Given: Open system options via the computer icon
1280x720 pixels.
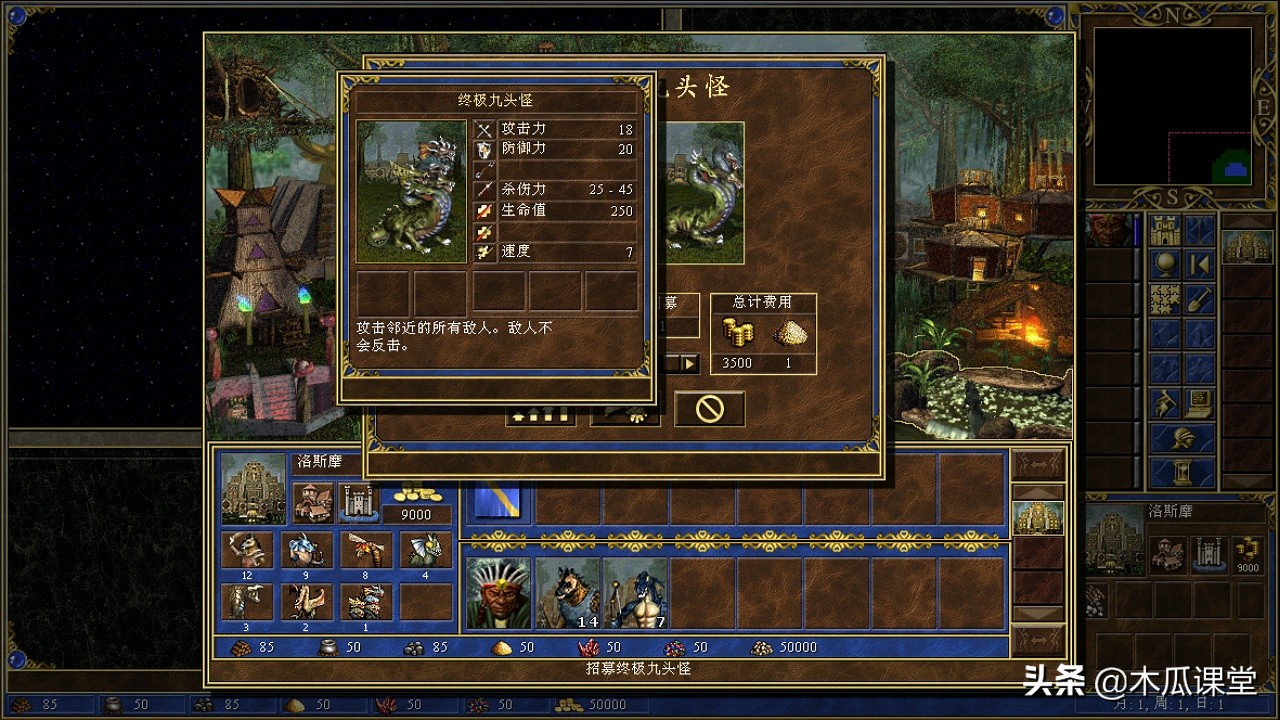Looking at the screenshot, I should click(1198, 400).
